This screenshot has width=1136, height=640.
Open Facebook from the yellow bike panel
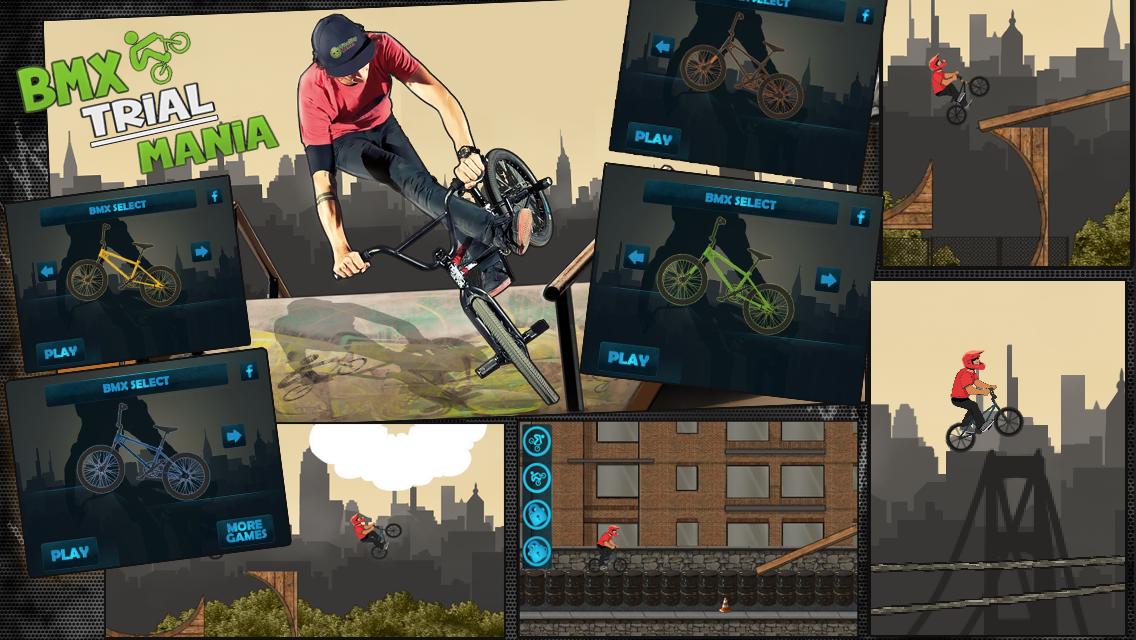[214, 197]
